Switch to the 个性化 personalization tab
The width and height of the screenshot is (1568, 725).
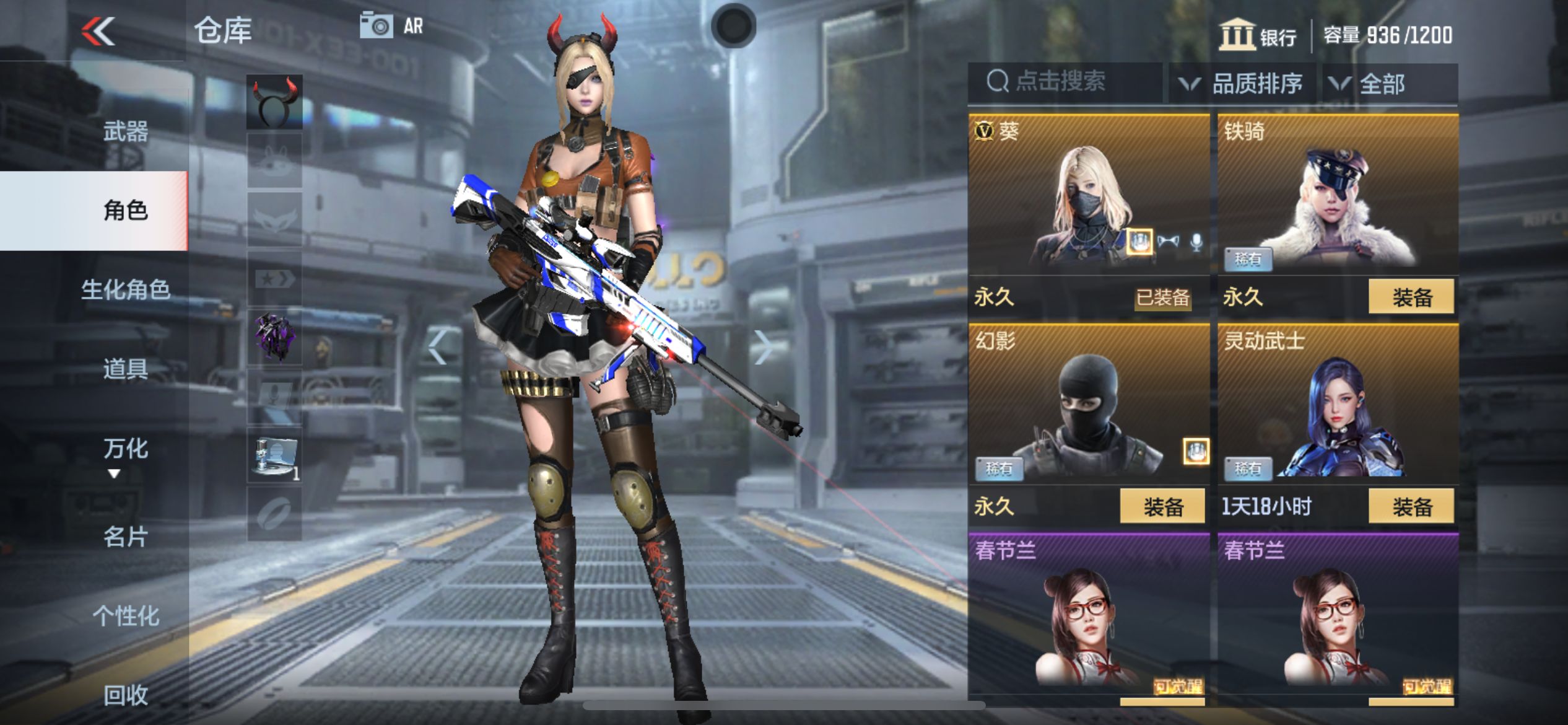pos(125,615)
